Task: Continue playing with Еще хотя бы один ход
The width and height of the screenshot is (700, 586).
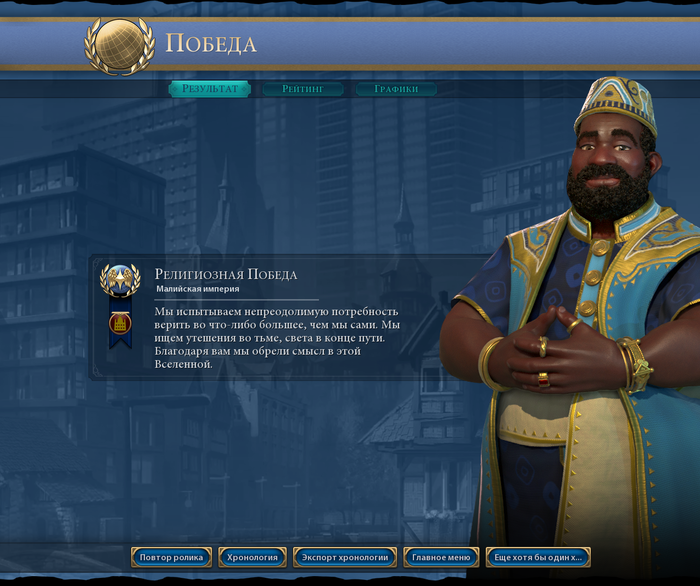Action: click(538, 557)
